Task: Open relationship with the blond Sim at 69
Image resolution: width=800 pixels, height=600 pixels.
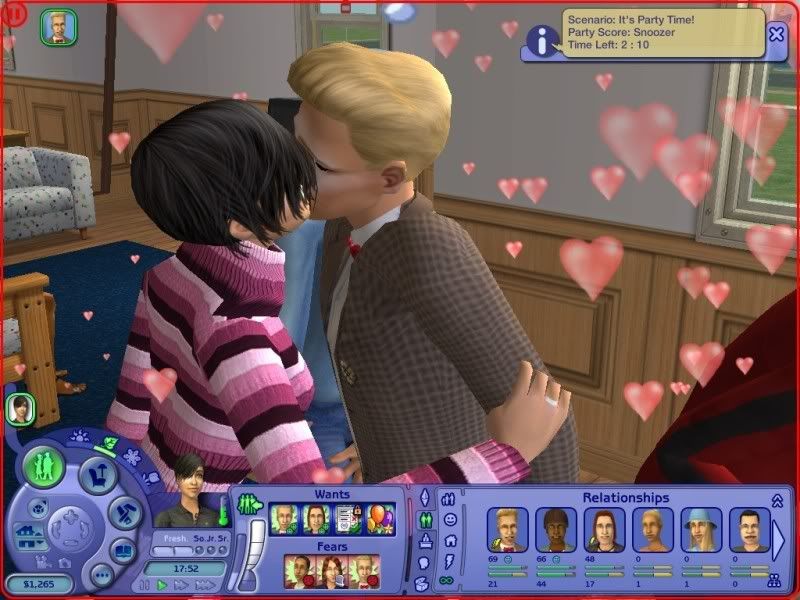Action: 507,530
